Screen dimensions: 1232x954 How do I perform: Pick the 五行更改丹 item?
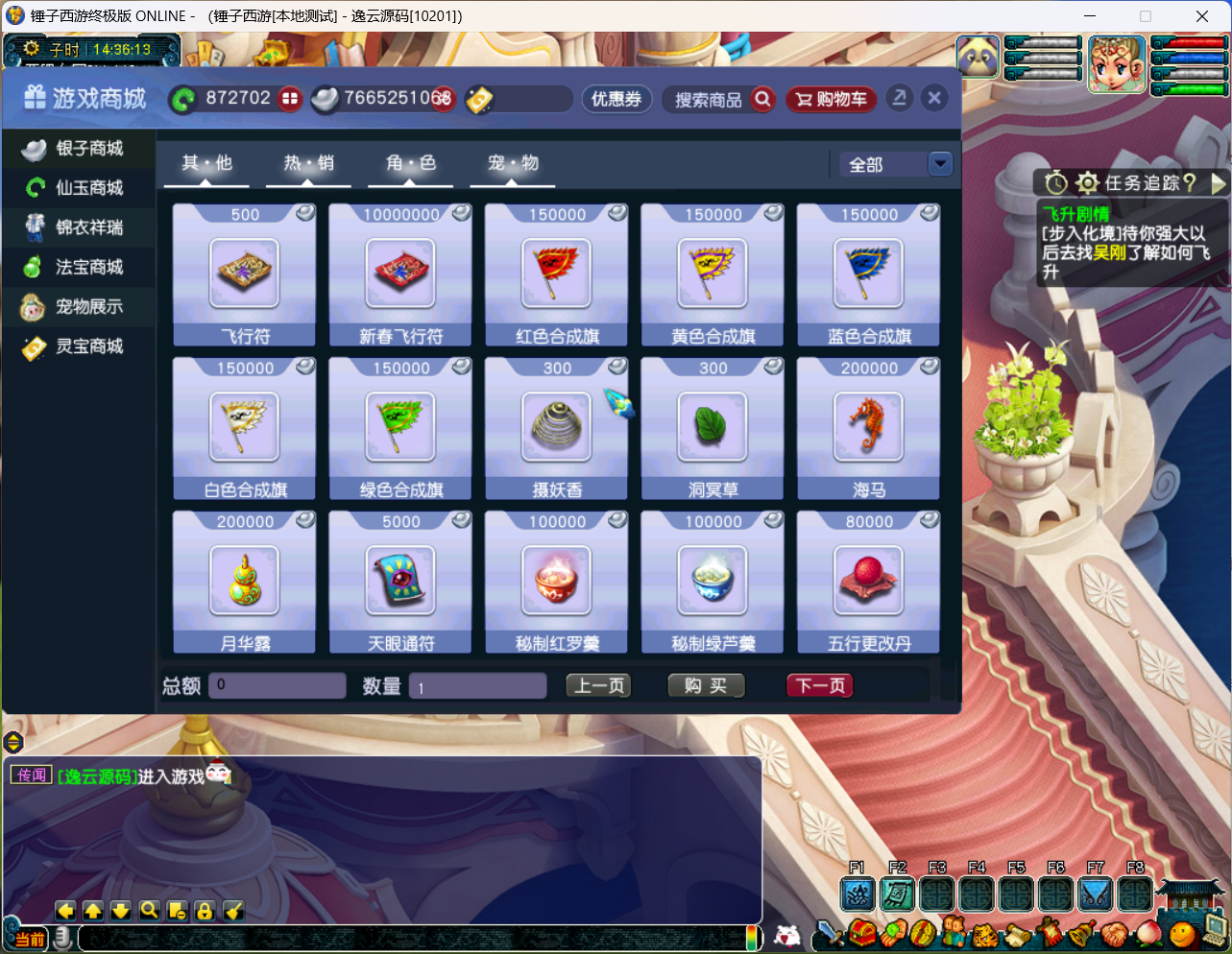tap(868, 582)
